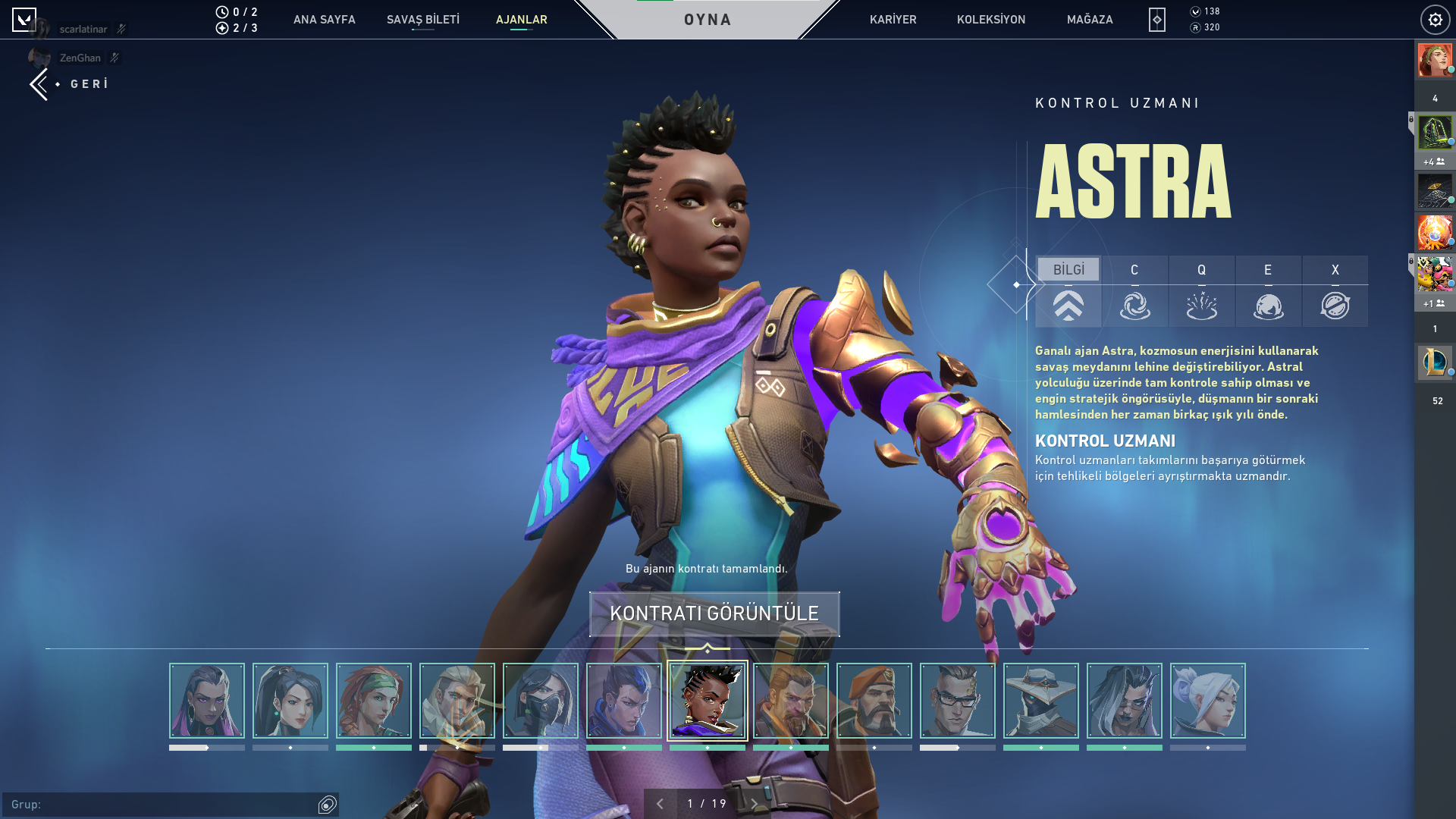Open the ANA SAYFA home tab

pyautogui.click(x=324, y=20)
